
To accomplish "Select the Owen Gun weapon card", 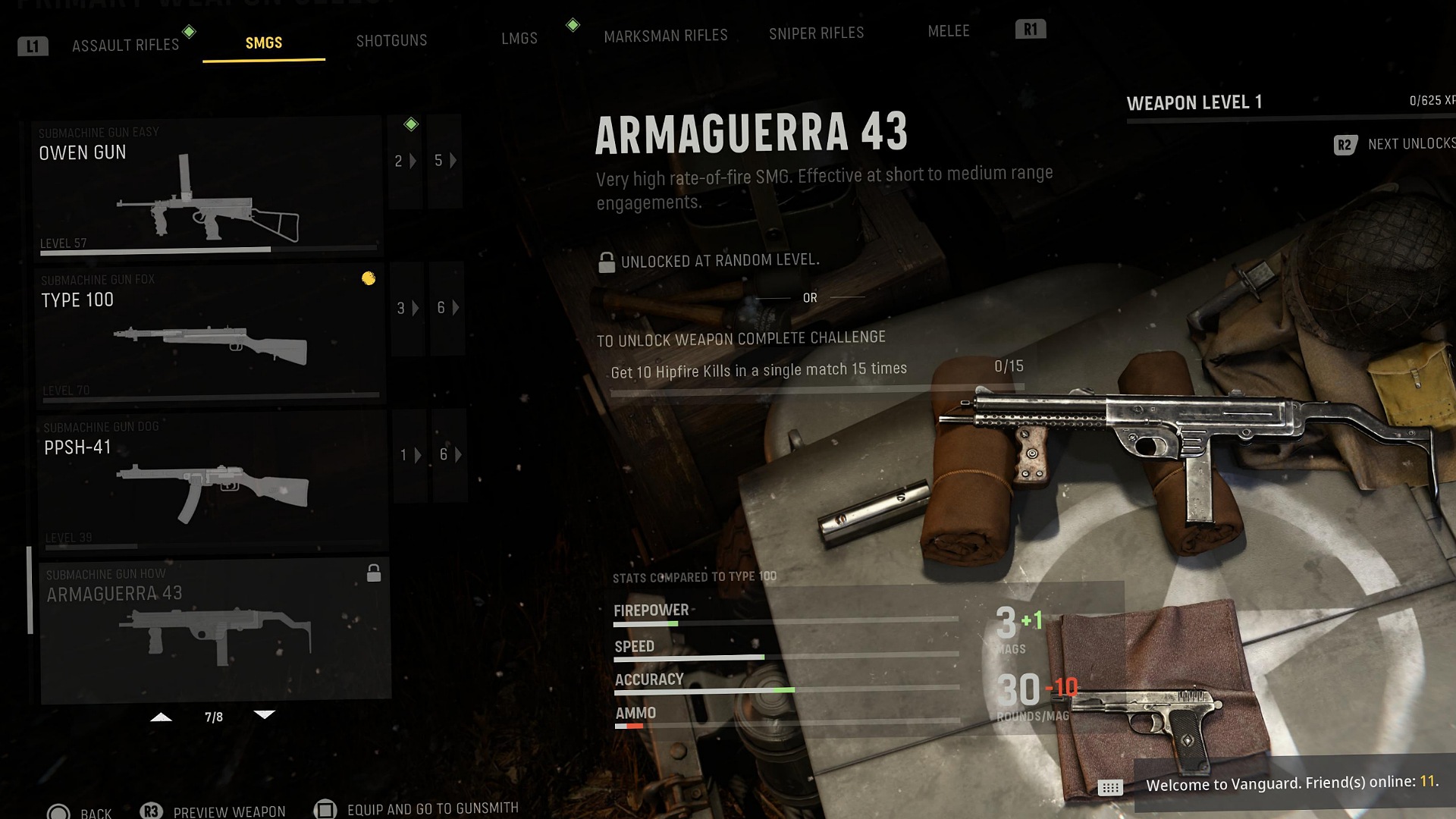I will (x=206, y=186).
